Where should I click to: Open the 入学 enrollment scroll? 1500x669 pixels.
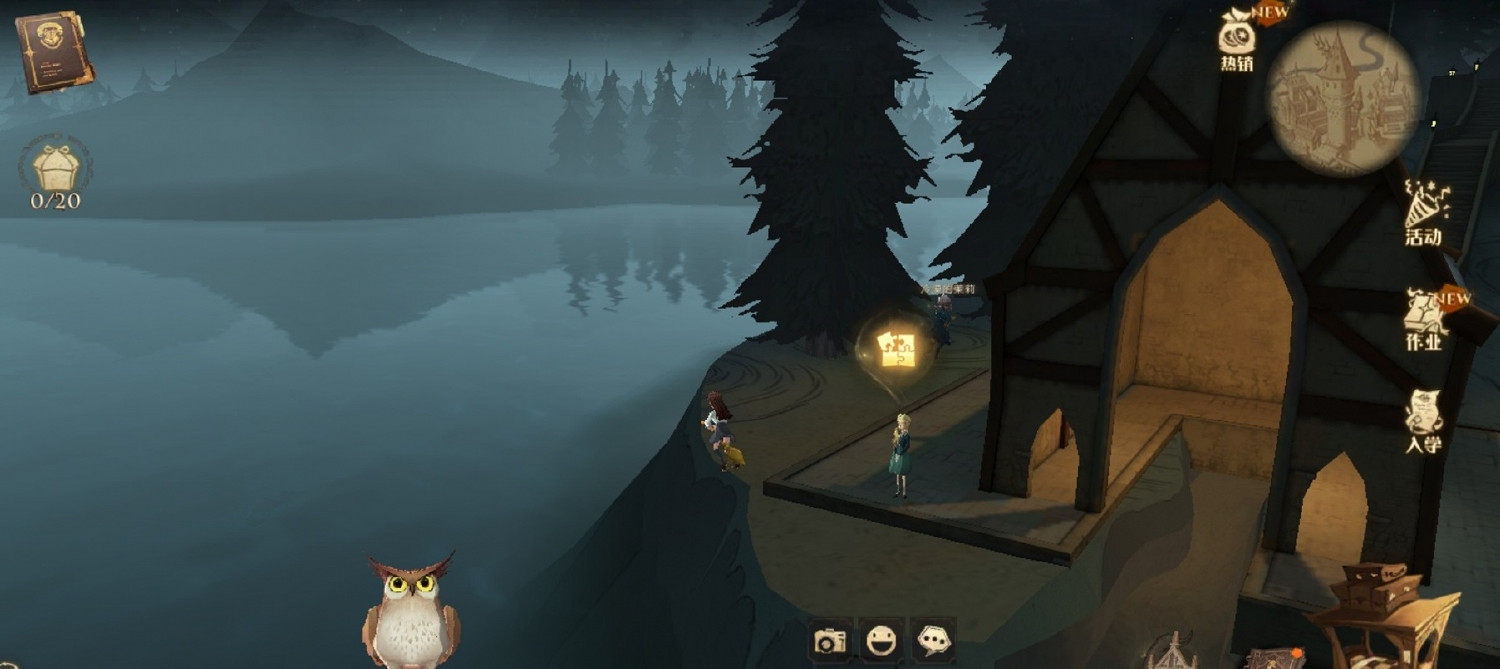point(1423,420)
